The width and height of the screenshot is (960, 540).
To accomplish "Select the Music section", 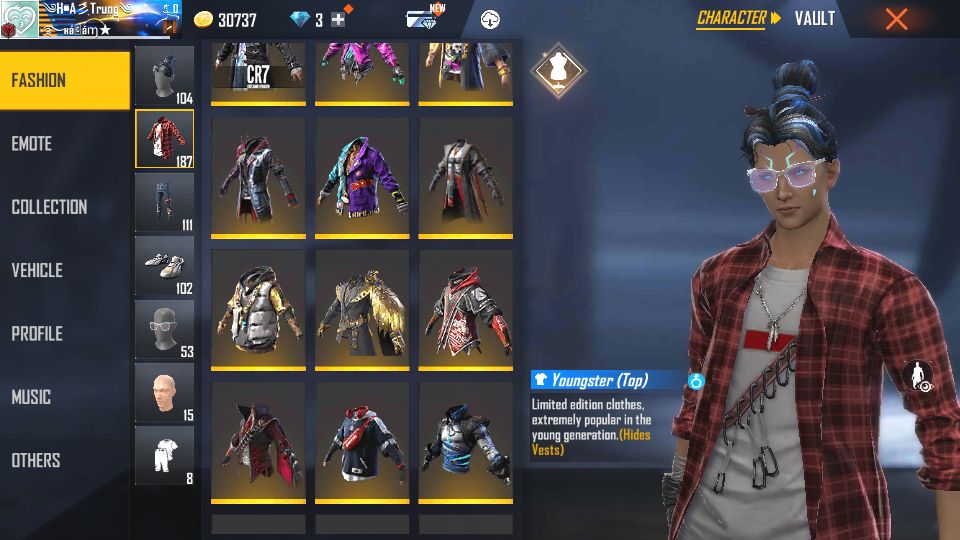I will (x=64, y=397).
